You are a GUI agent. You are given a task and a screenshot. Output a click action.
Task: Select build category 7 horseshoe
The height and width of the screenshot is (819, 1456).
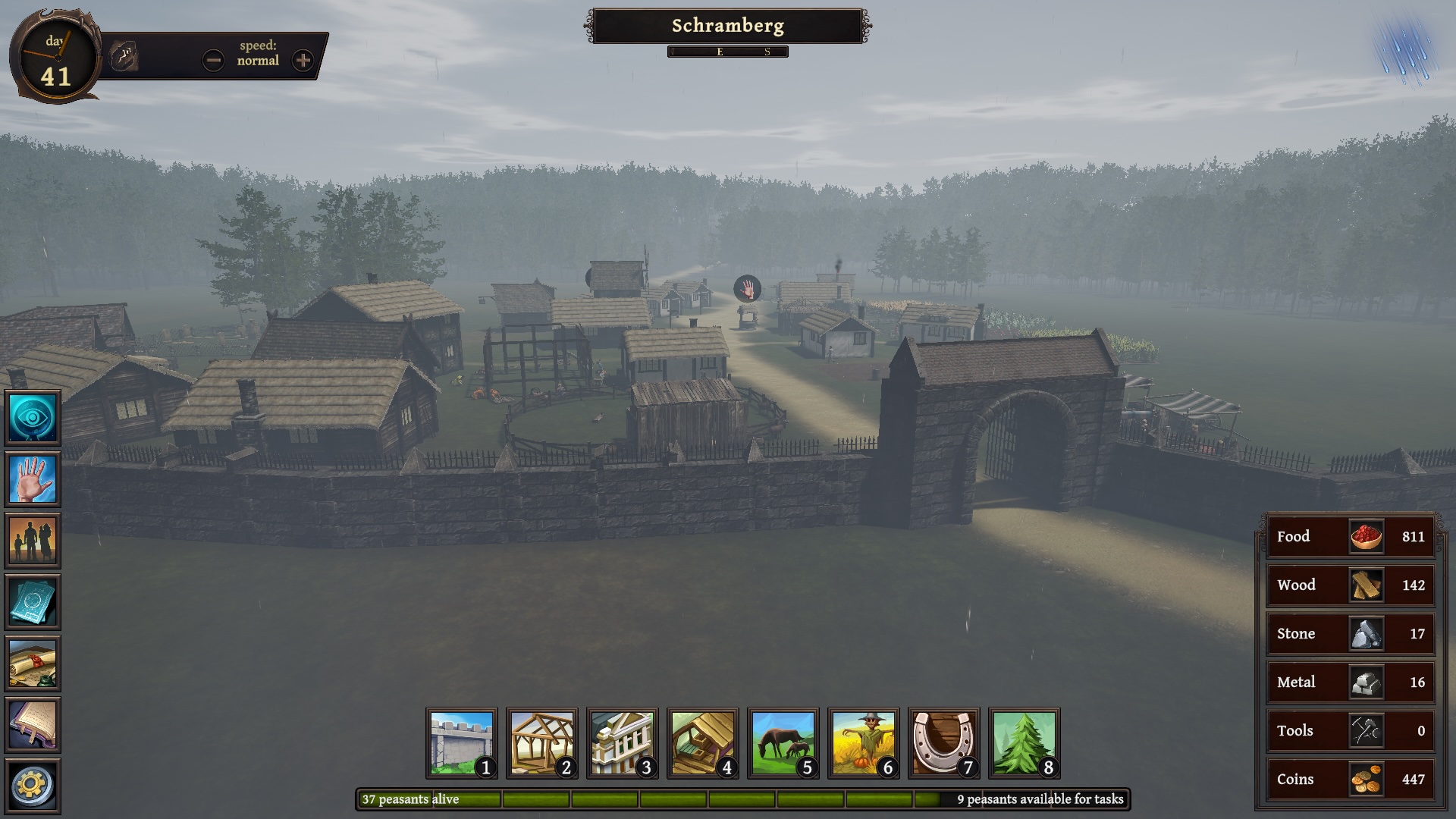[944, 743]
